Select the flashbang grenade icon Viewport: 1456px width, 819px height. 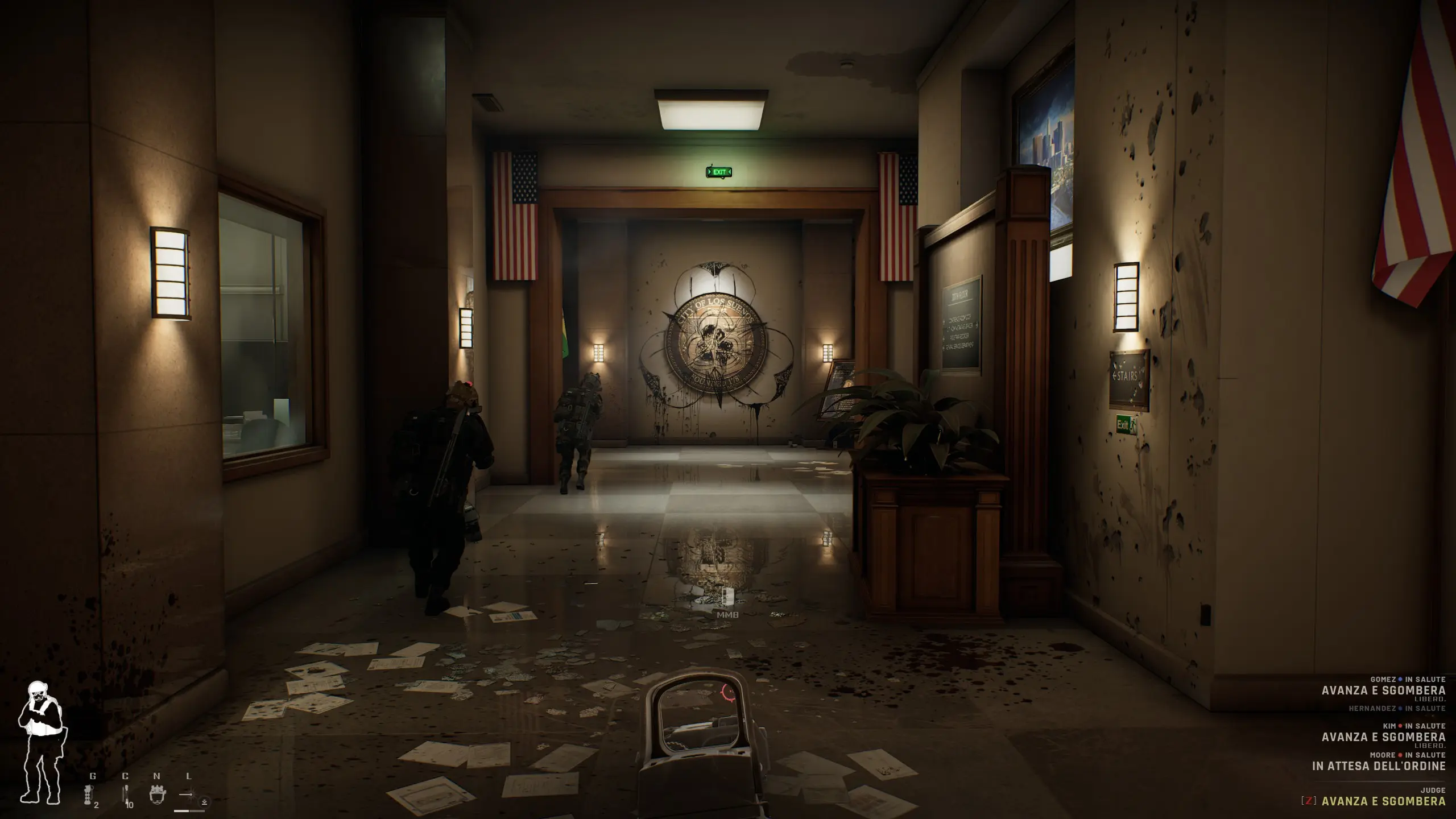(89, 795)
